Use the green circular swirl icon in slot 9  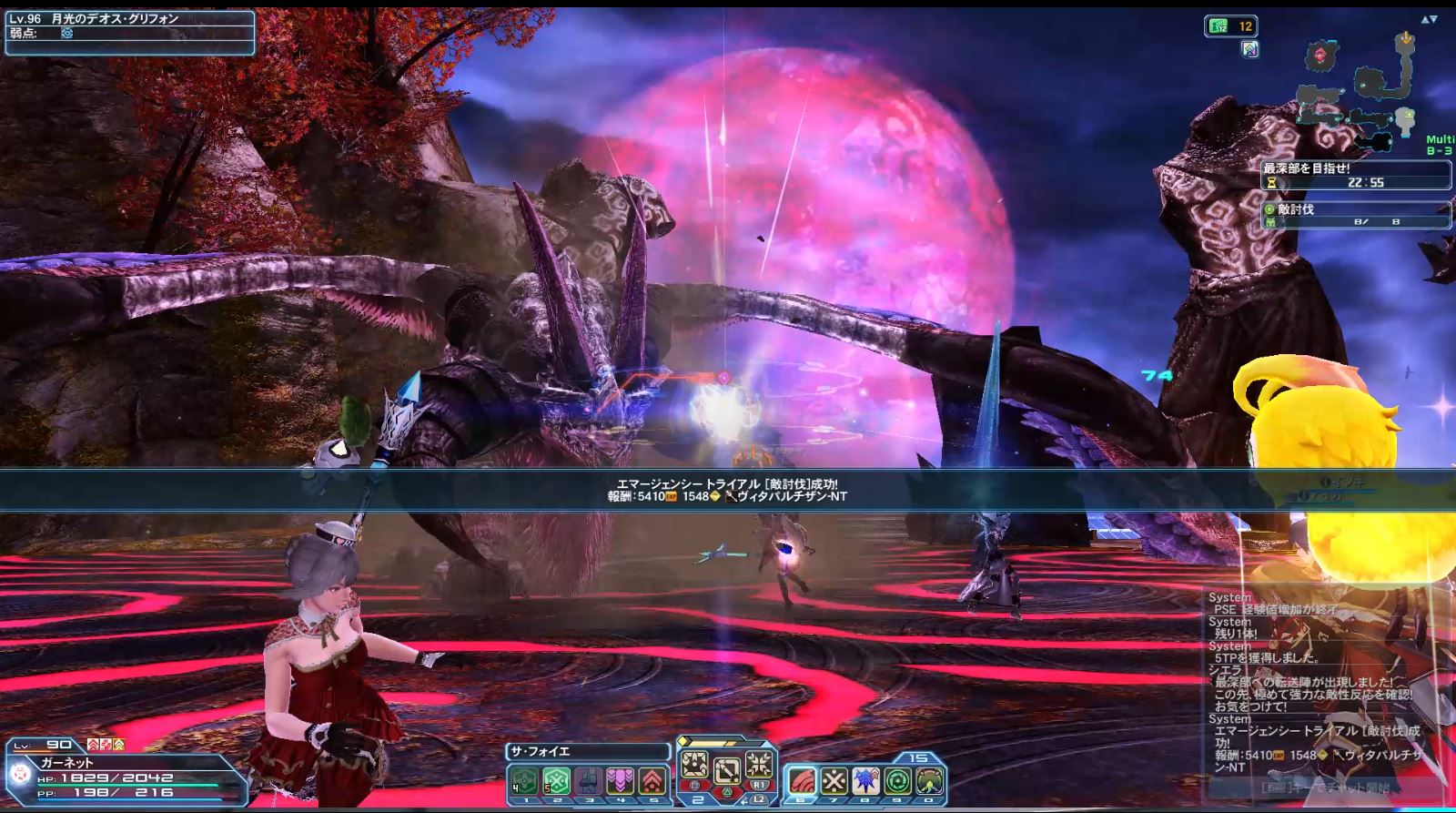[x=897, y=781]
